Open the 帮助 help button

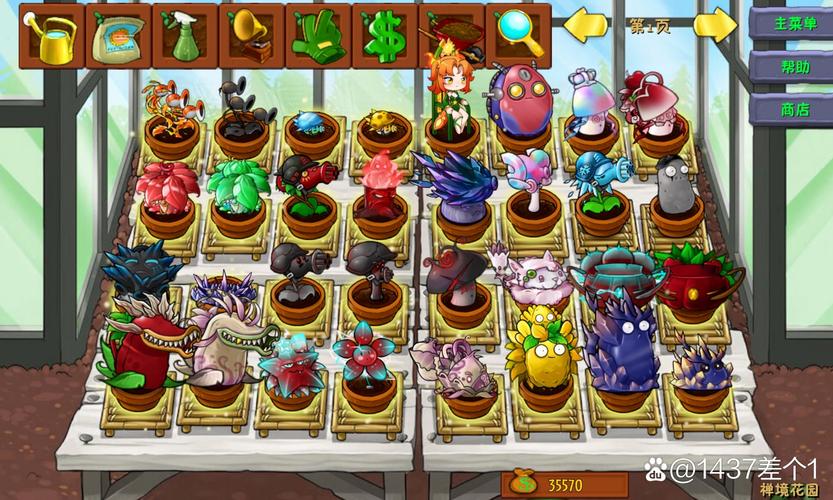point(789,66)
